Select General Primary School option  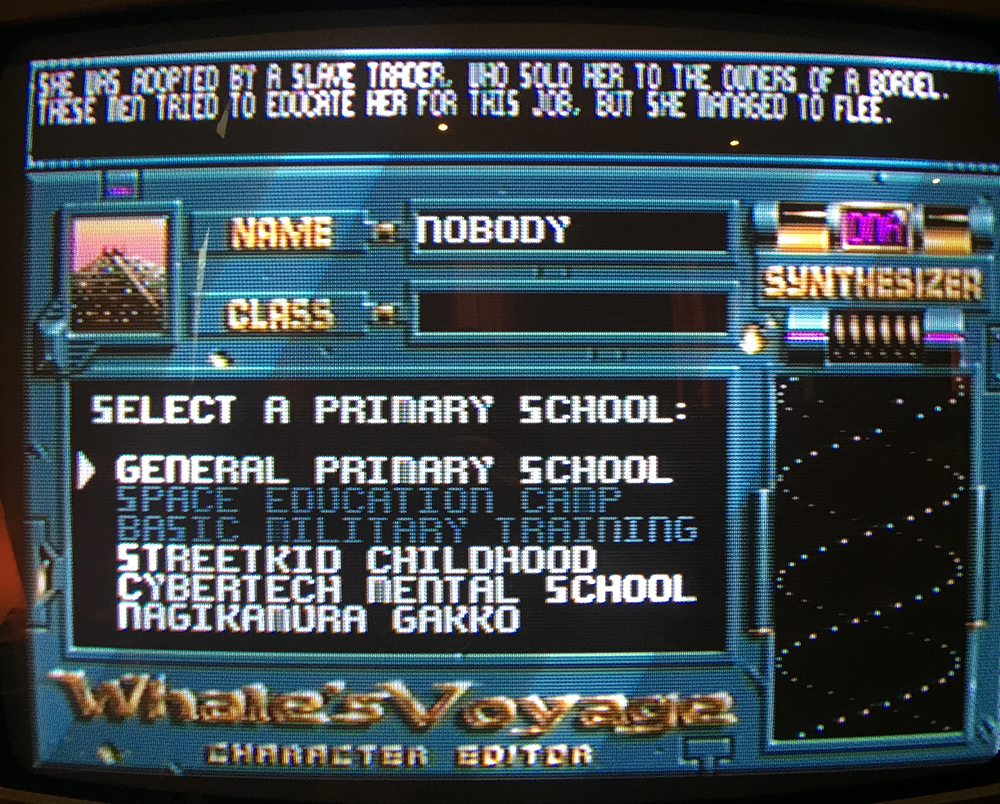coord(390,469)
